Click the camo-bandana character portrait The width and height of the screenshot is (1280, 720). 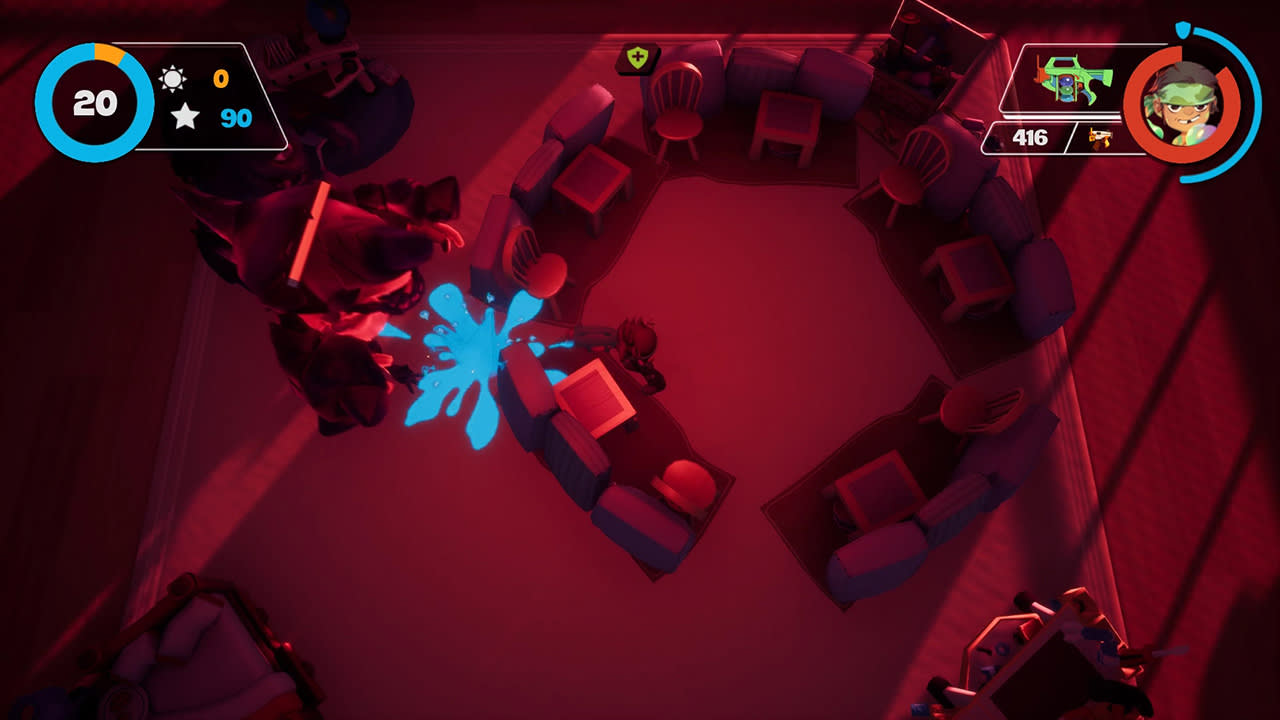1183,103
